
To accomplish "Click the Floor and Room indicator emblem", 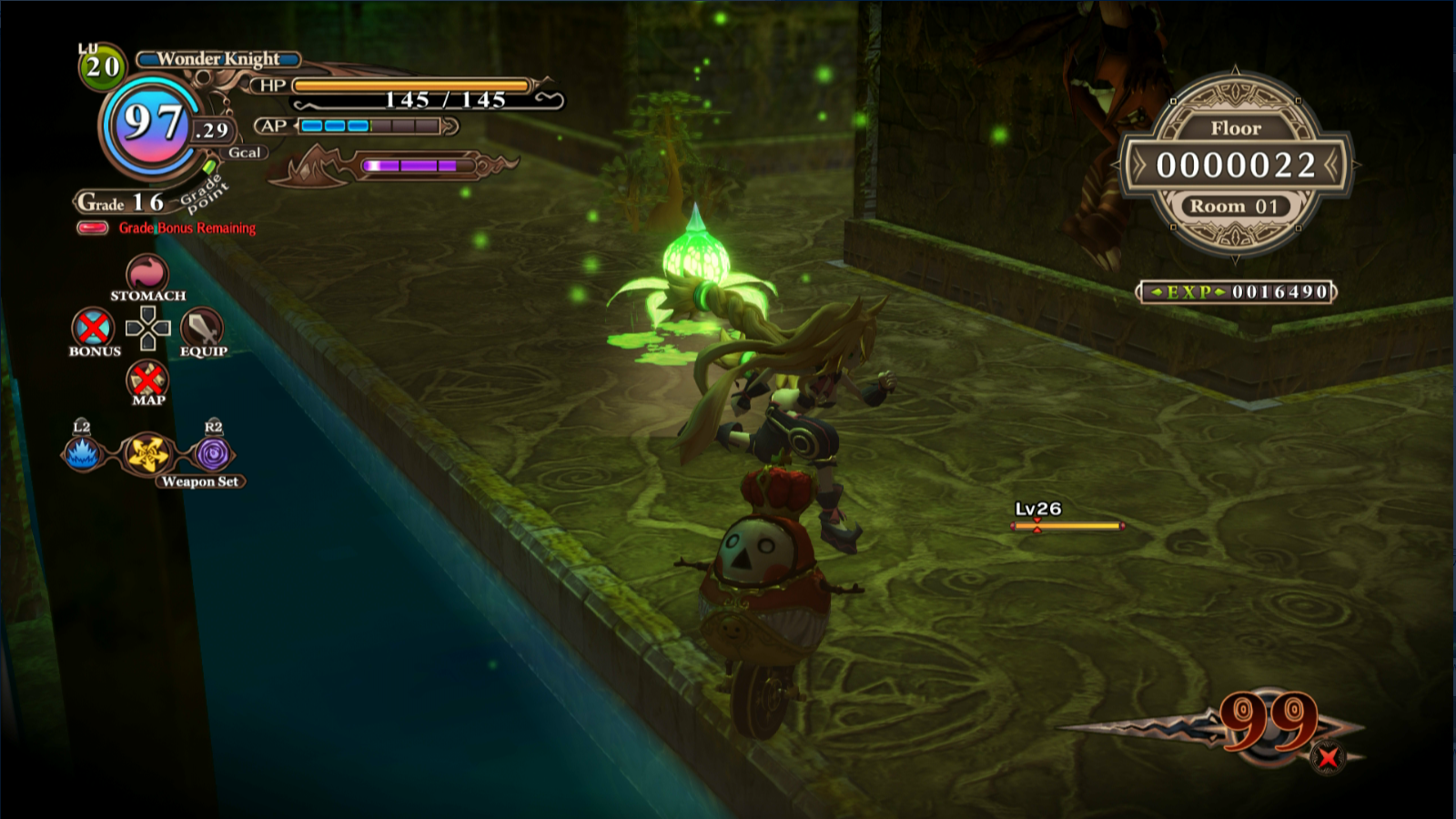I will tap(1236, 166).
